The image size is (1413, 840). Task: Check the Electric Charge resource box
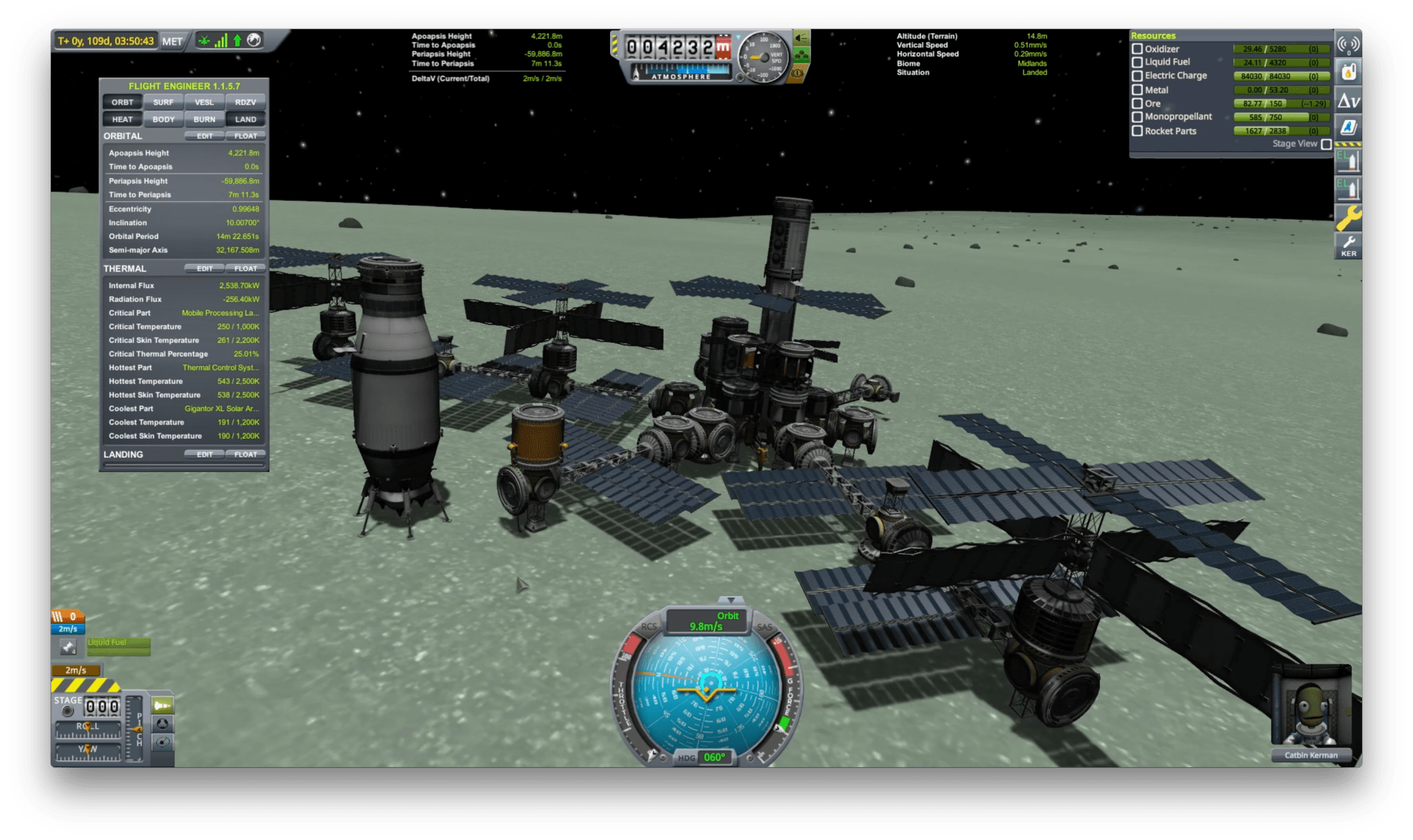point(1137,76)
